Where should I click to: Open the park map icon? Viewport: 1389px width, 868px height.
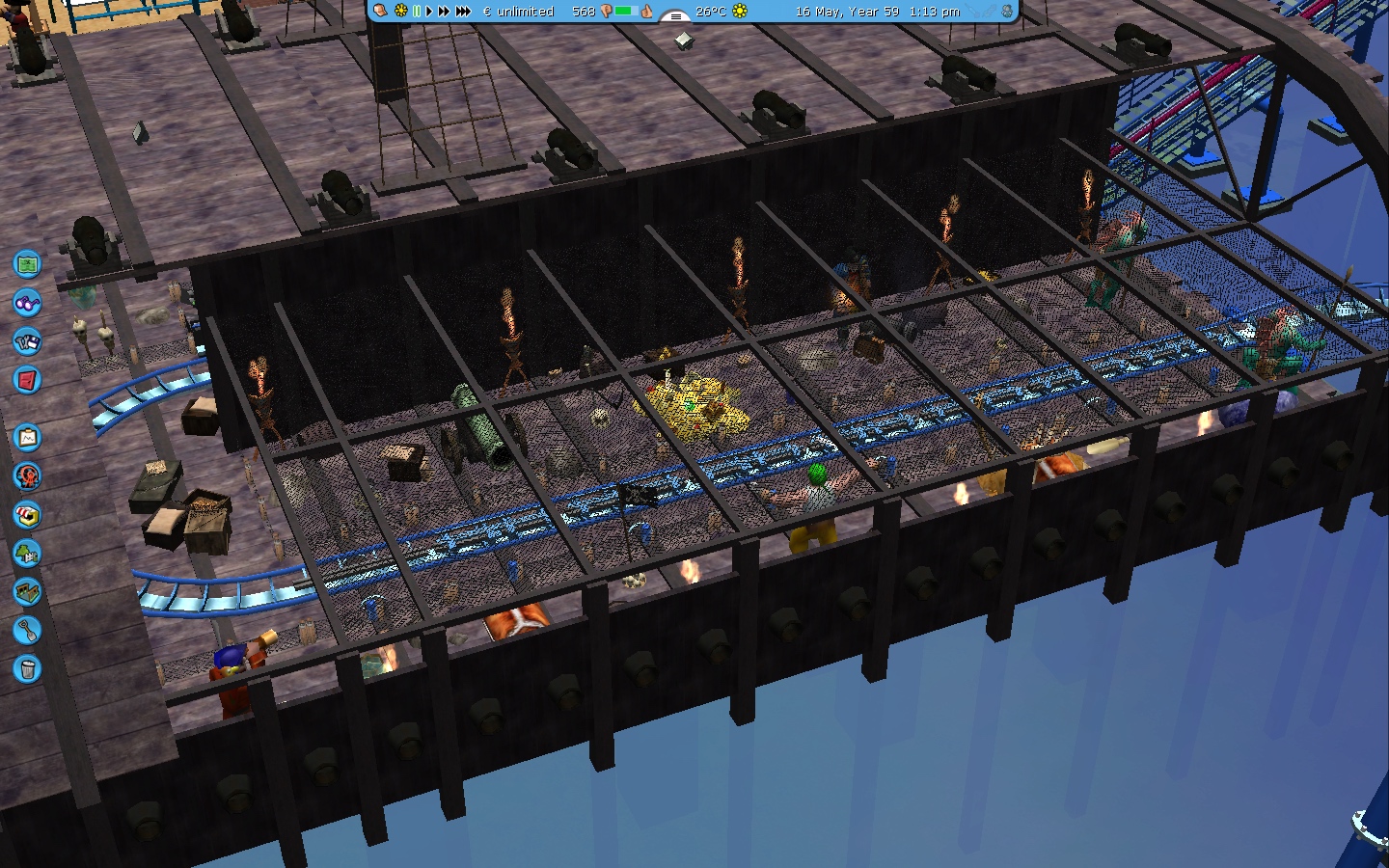coord(27,262)
